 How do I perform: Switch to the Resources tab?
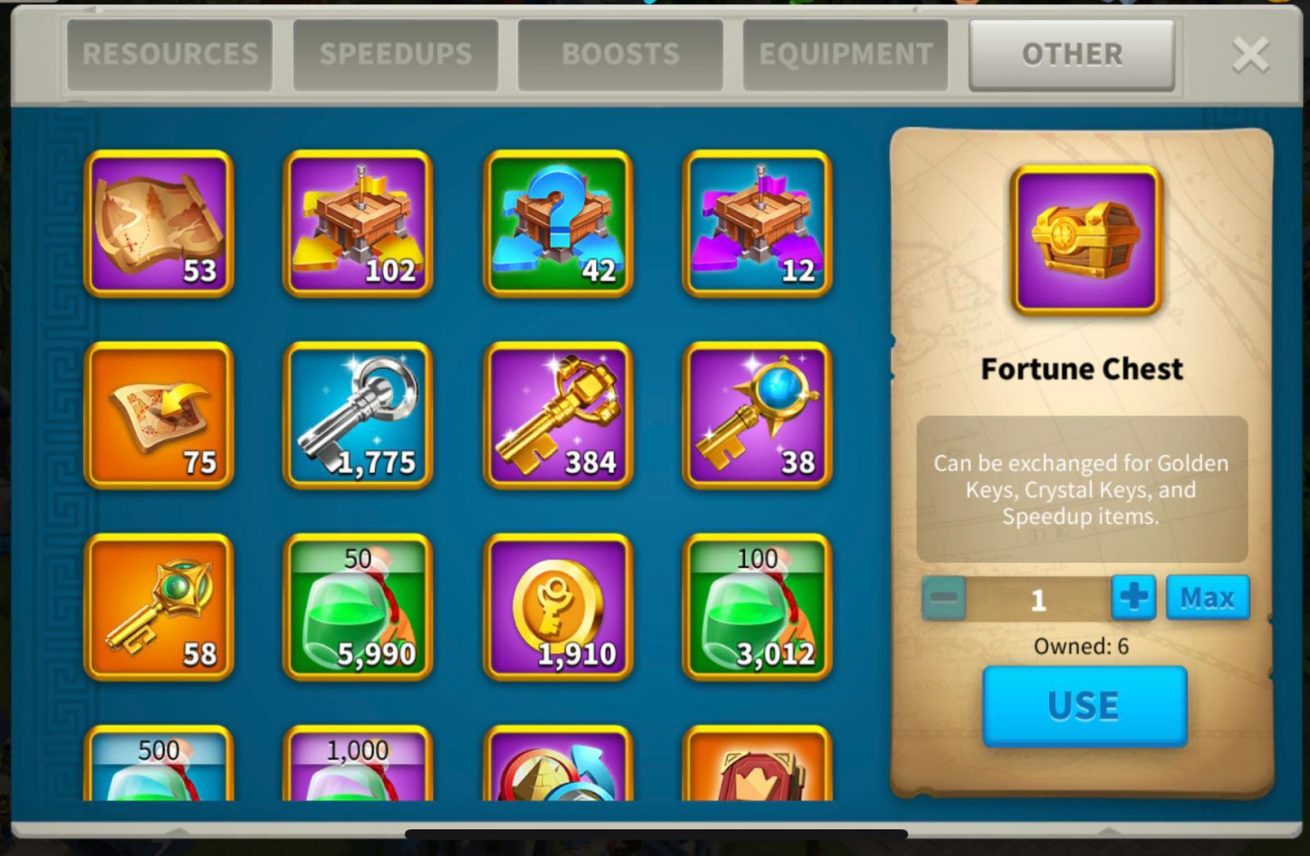169,54
